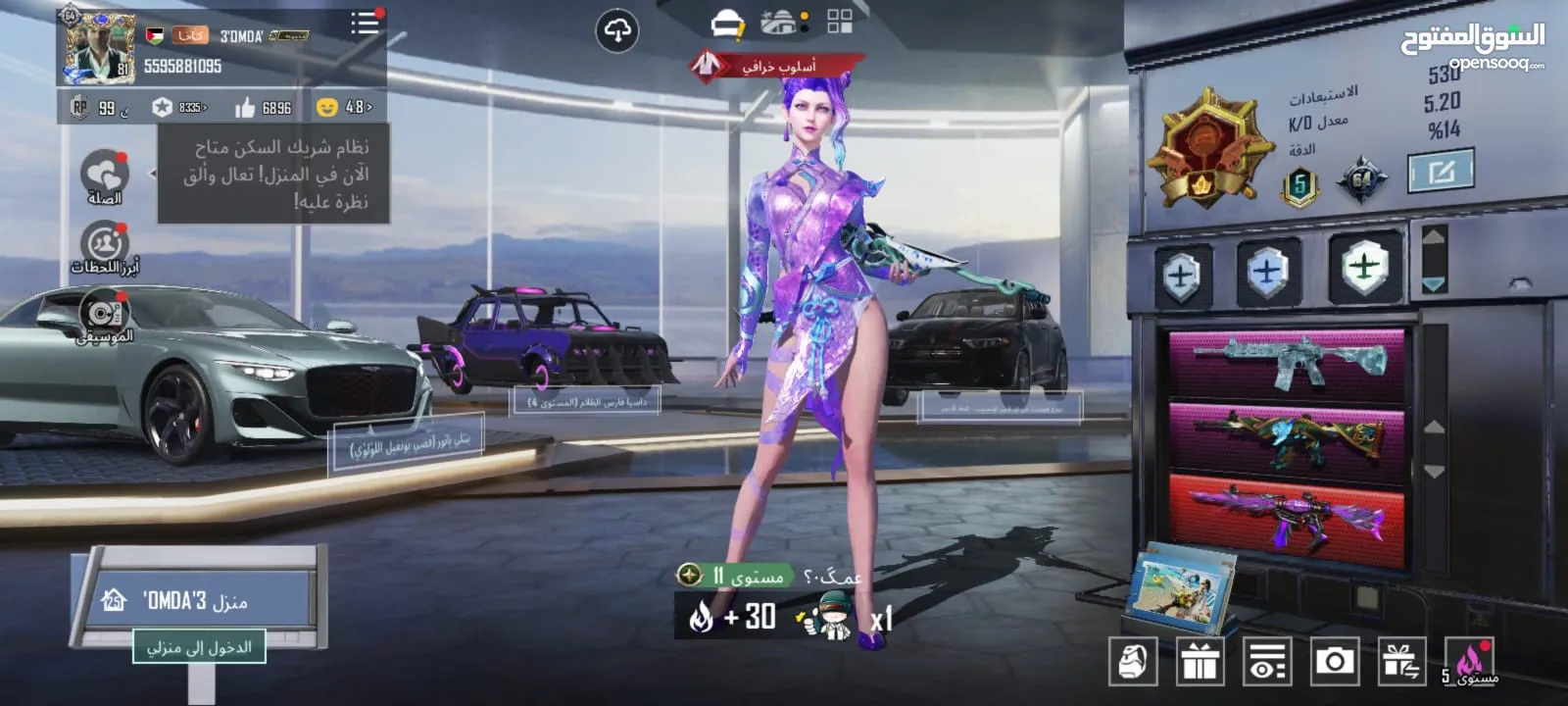Select the purple rifle on the red slot
Image resolution: width=1568 pixels, height=706 pixels.
(x=1287, y=516)
